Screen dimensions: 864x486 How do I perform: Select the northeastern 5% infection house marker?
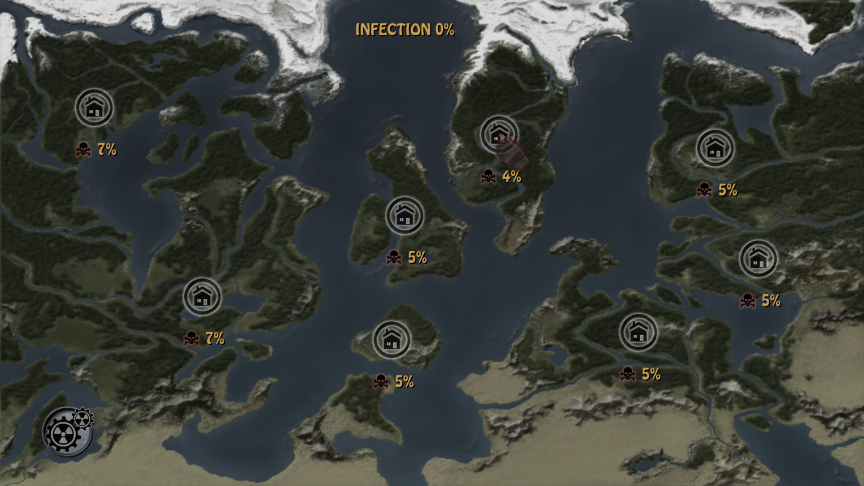tap(714, 148)
